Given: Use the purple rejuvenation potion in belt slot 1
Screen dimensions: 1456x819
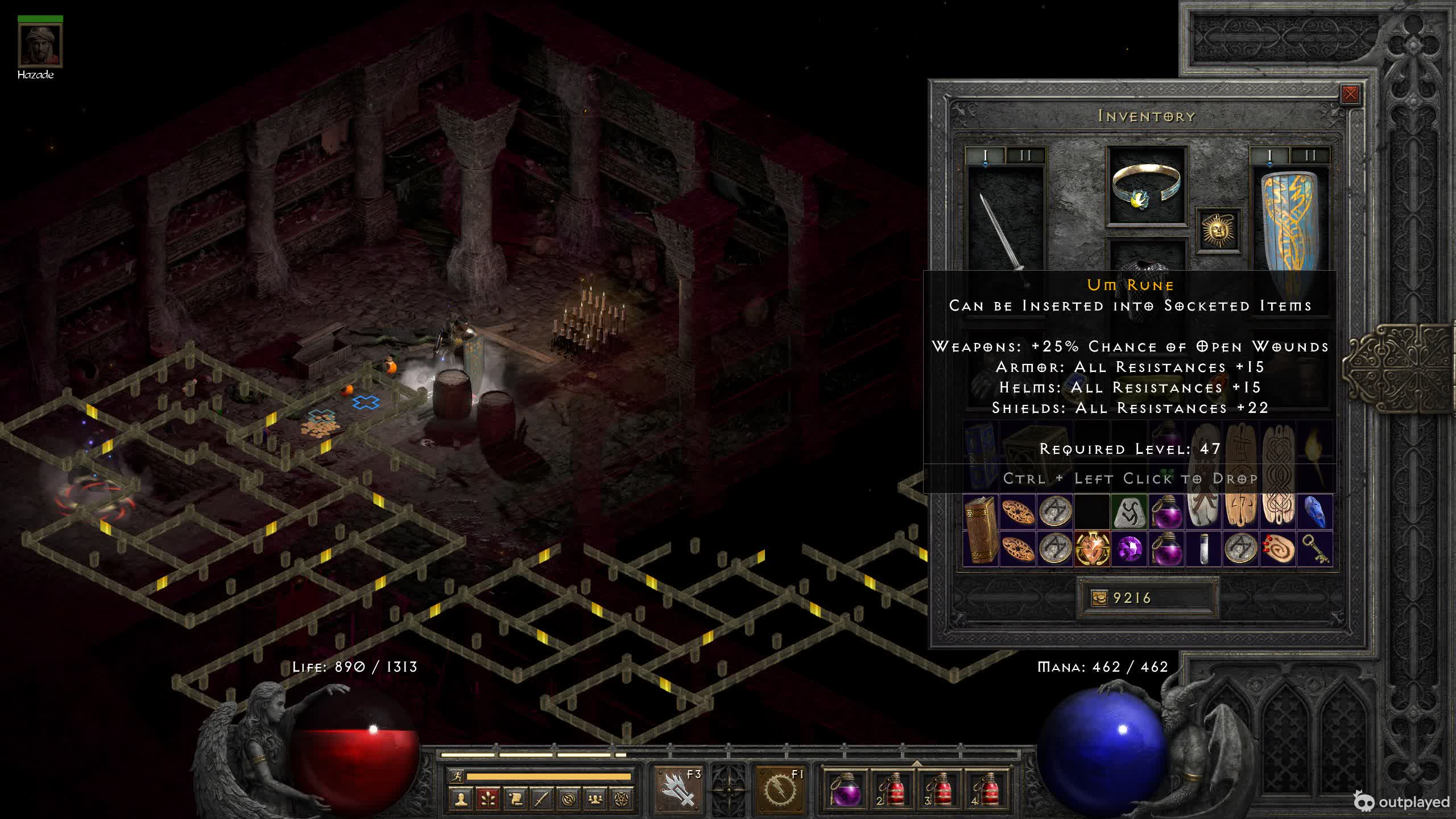Looking at the screenshot, I should [x=844, y=789].
